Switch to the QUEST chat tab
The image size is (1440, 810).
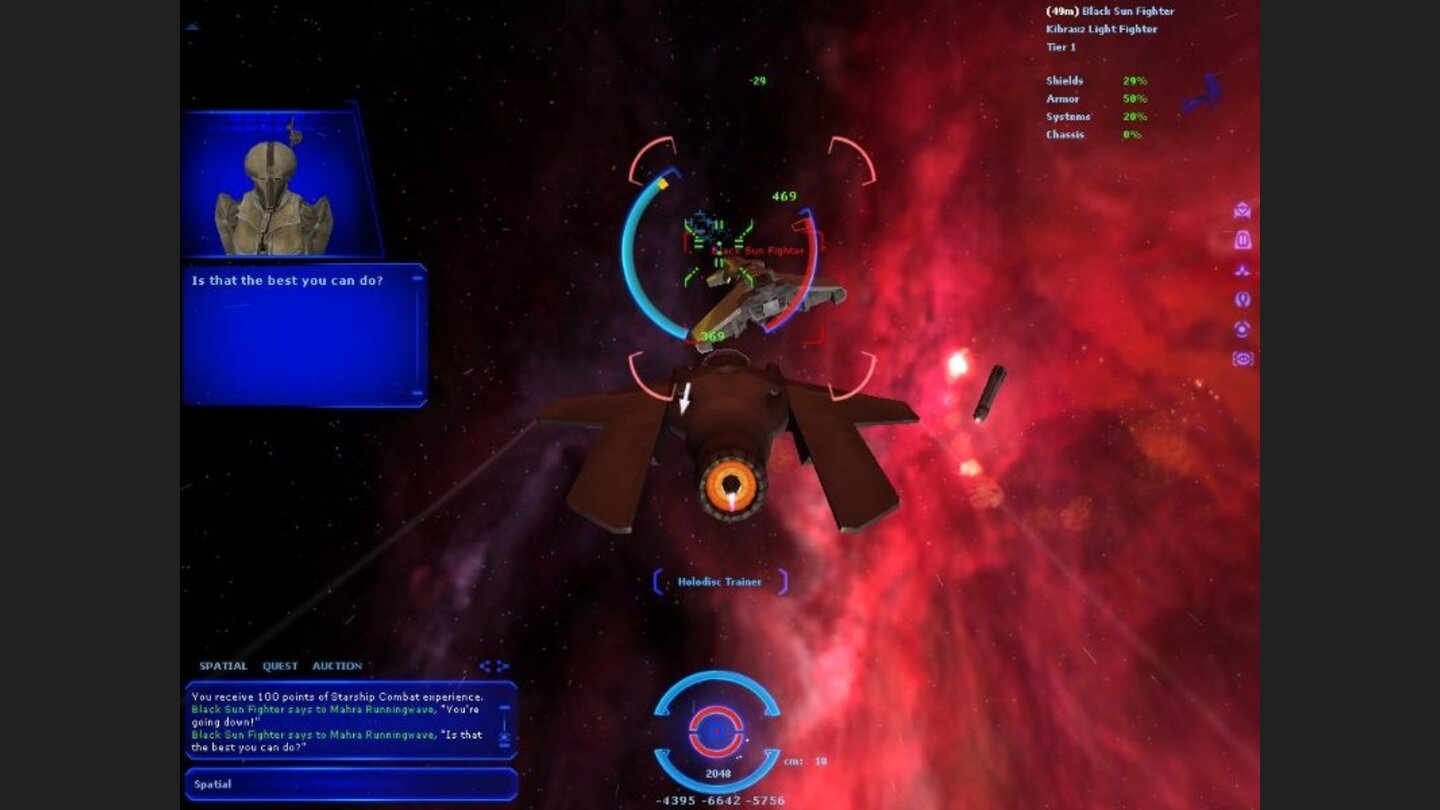point(280,666)
